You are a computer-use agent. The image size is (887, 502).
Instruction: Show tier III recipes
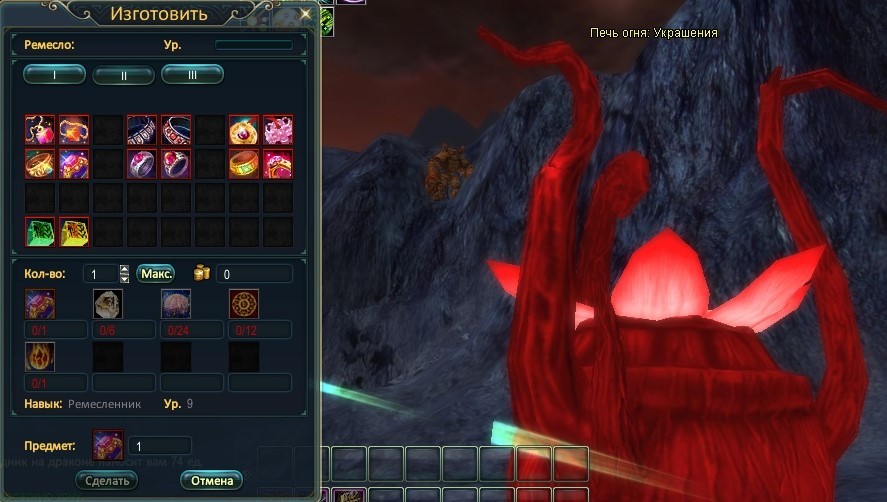pyautogui.click(x=192, y=73)
